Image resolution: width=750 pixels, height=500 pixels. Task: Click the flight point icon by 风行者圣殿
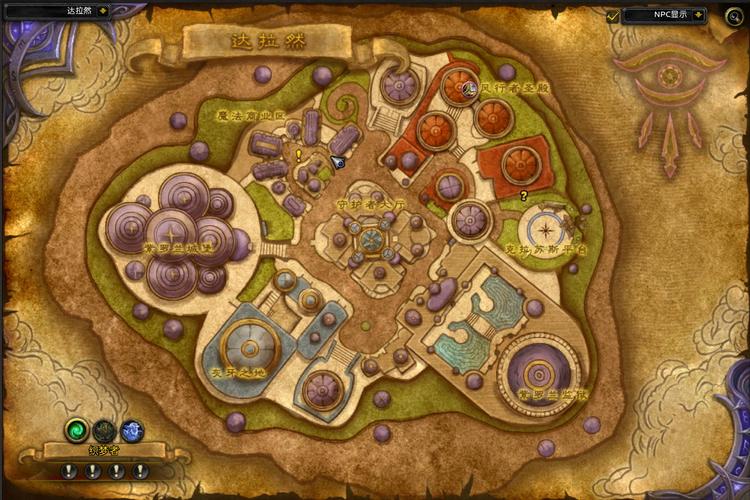coord(469,89)
